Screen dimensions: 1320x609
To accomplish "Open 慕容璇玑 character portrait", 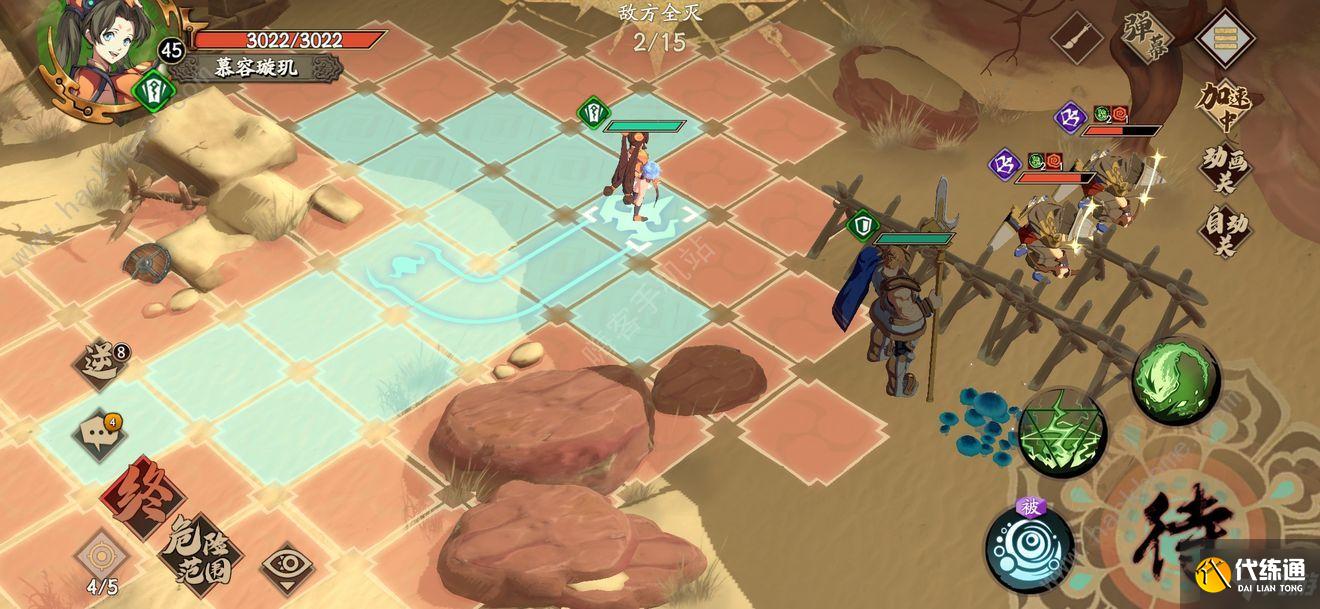I will [88, 50].
